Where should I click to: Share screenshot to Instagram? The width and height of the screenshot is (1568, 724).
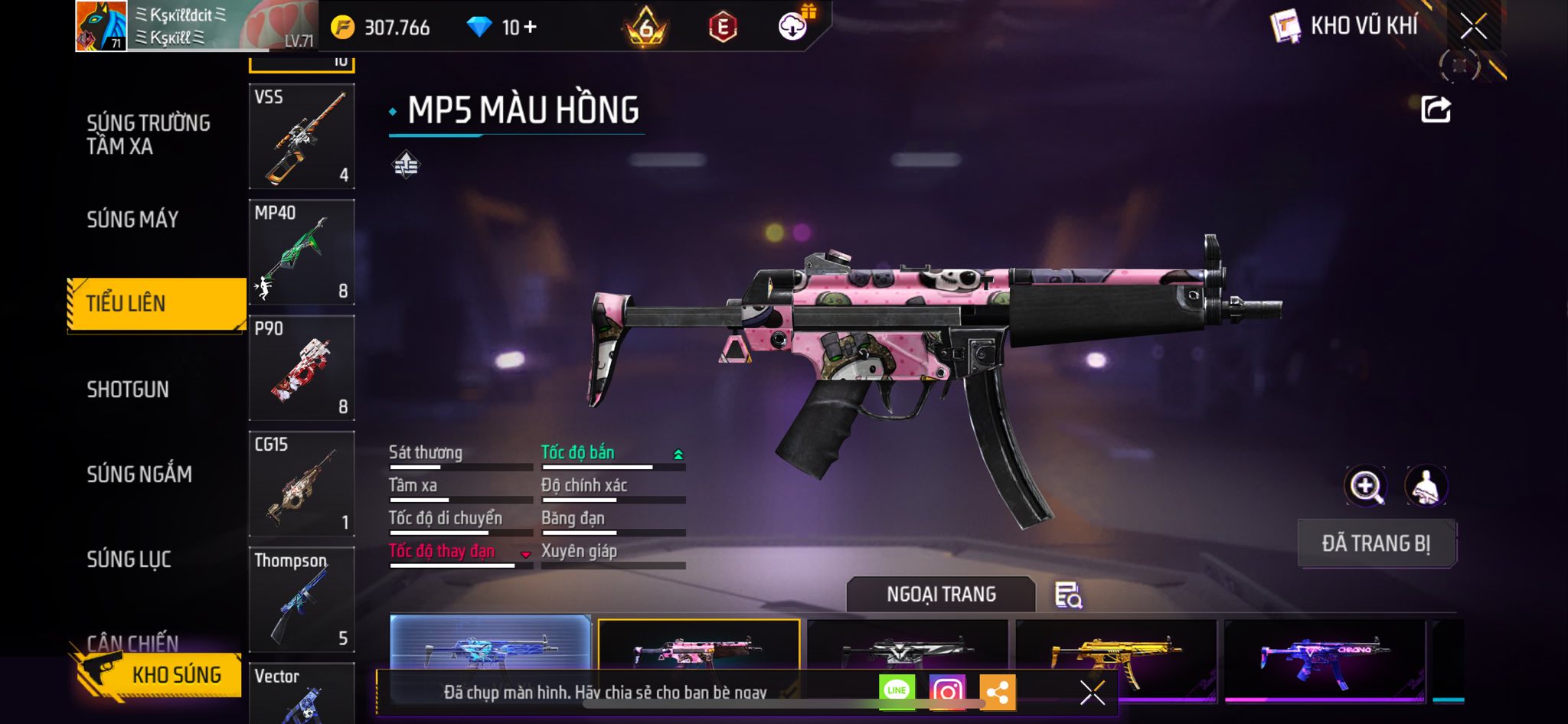click(x=947, y=692)
